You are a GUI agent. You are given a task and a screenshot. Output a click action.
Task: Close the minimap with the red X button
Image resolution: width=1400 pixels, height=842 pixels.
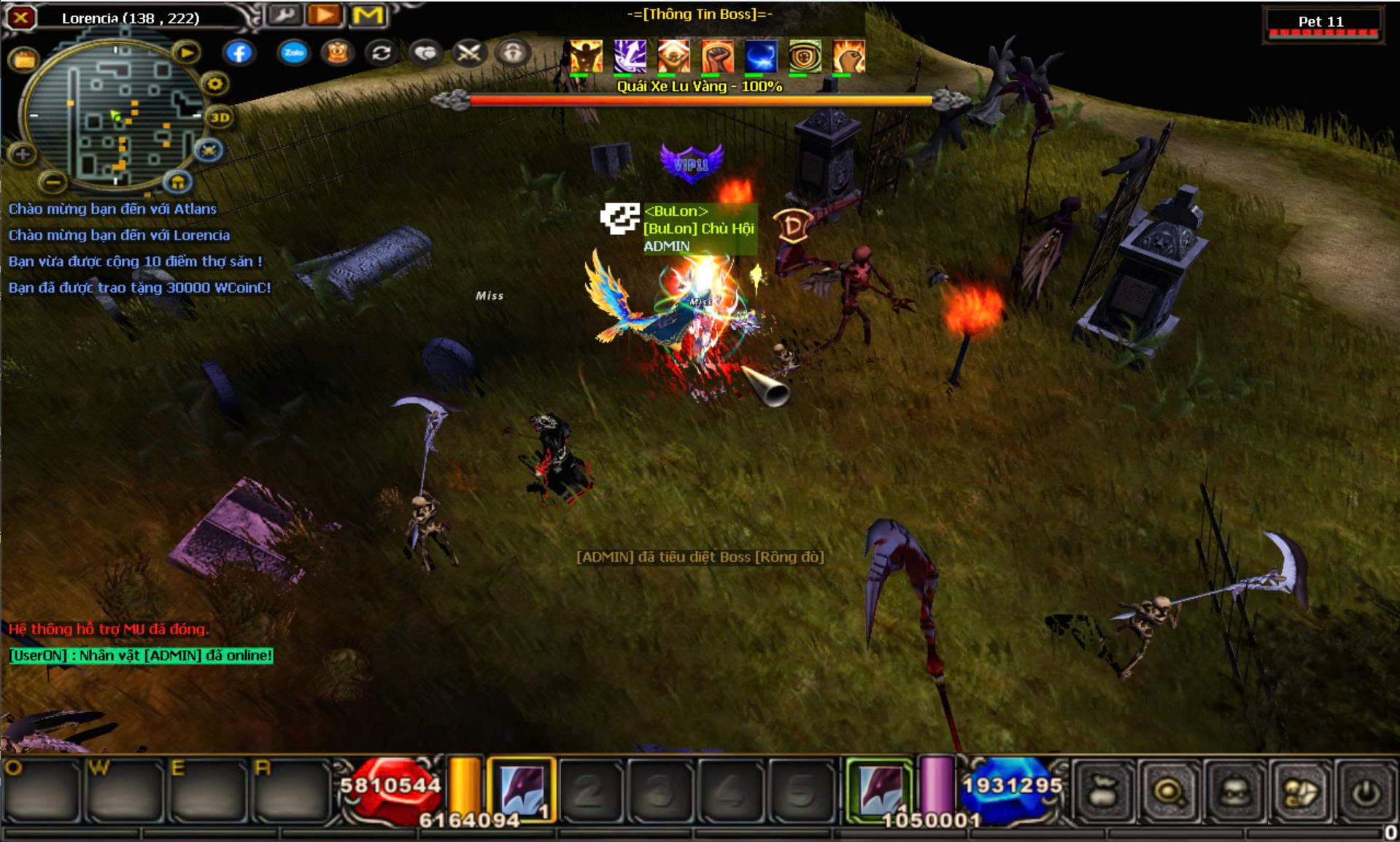coord(21,17)
